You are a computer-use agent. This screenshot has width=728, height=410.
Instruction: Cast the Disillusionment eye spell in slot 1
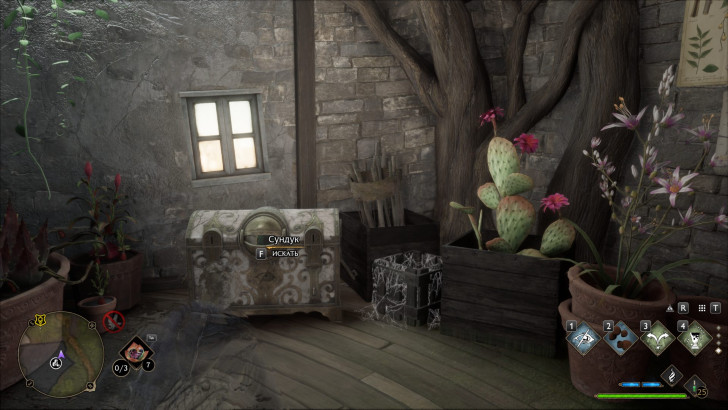[582, 338]
